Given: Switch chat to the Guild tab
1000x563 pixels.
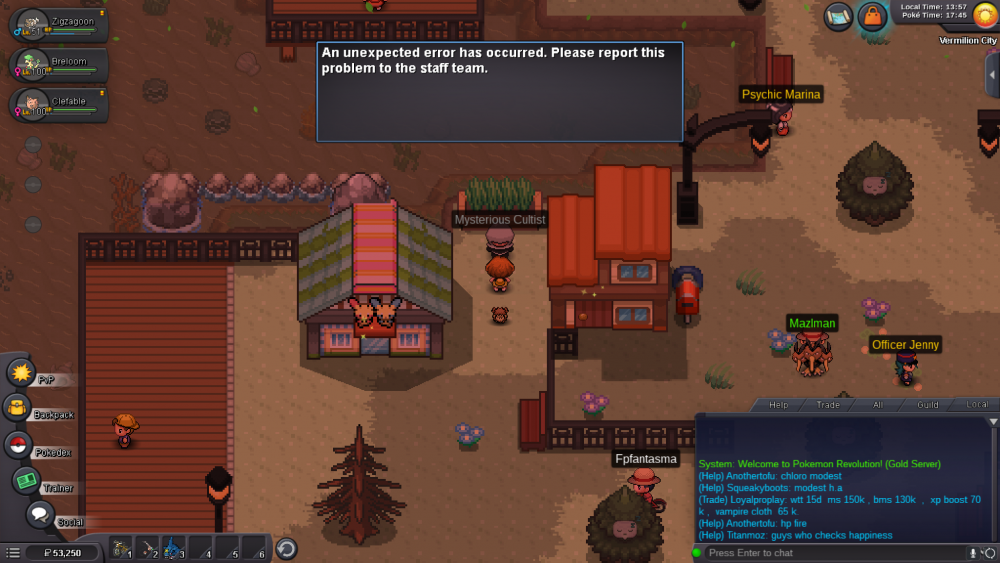Looking at the screenshot, I should click(927, 405).
